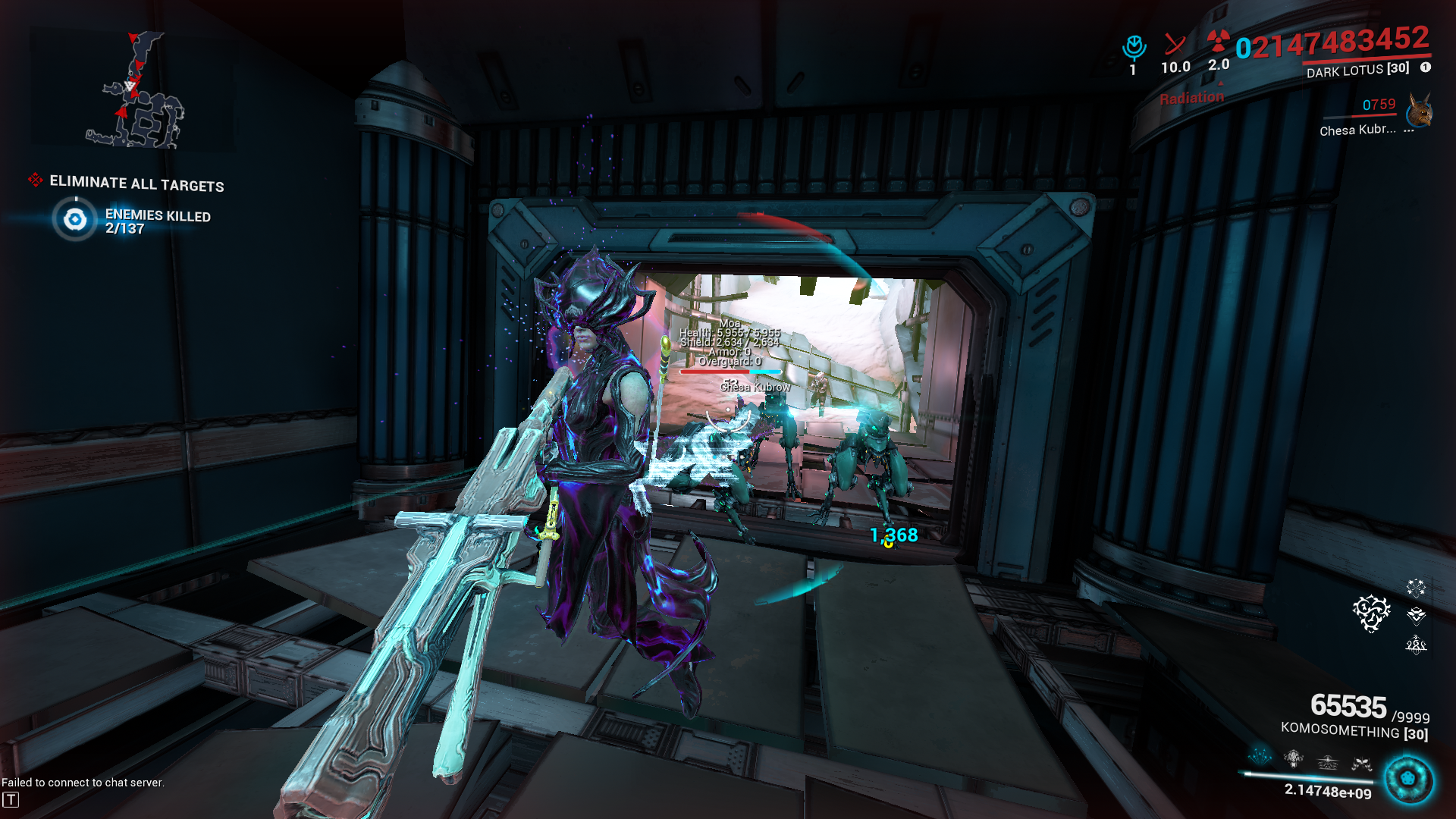Activate the fourth butterfly-shaped ability icon
1456x819 pixels.
tap(1361, 764)
